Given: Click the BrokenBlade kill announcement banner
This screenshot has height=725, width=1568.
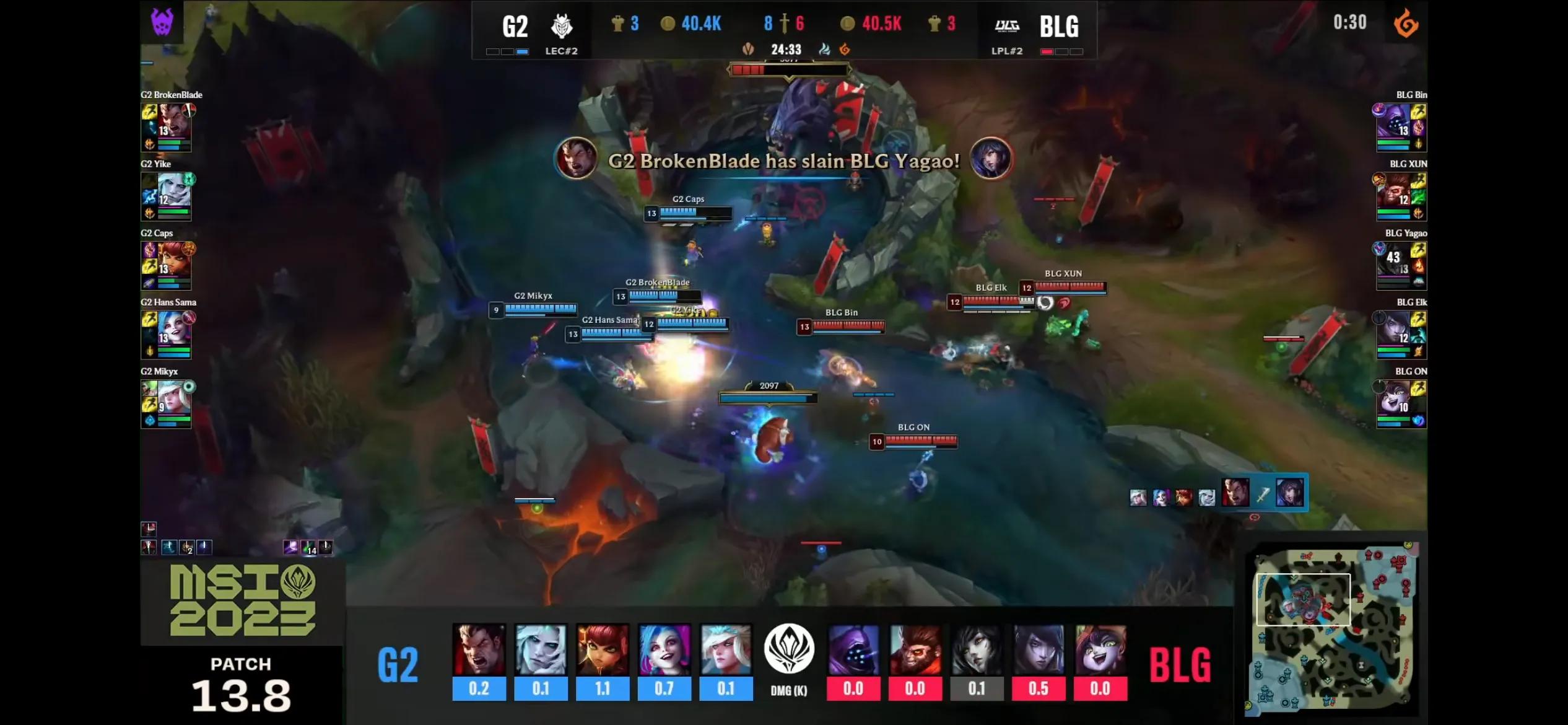Looking at the screenshot, I should tap(782, 162).
